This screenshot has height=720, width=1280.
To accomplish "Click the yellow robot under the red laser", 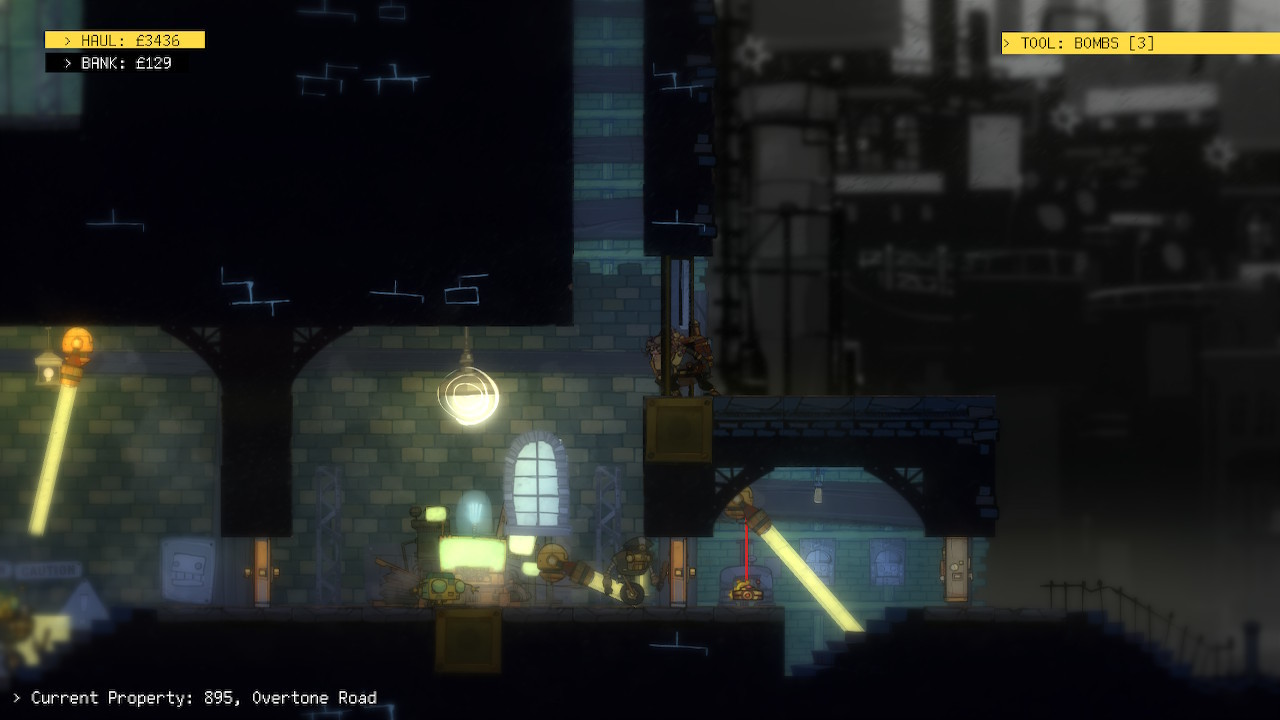I will (748, 588).
